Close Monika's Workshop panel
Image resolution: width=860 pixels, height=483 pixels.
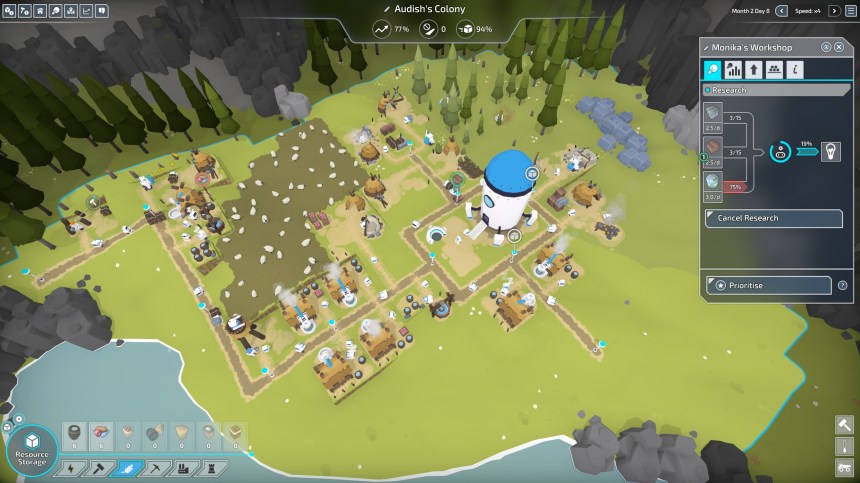(x=840, y=47)
